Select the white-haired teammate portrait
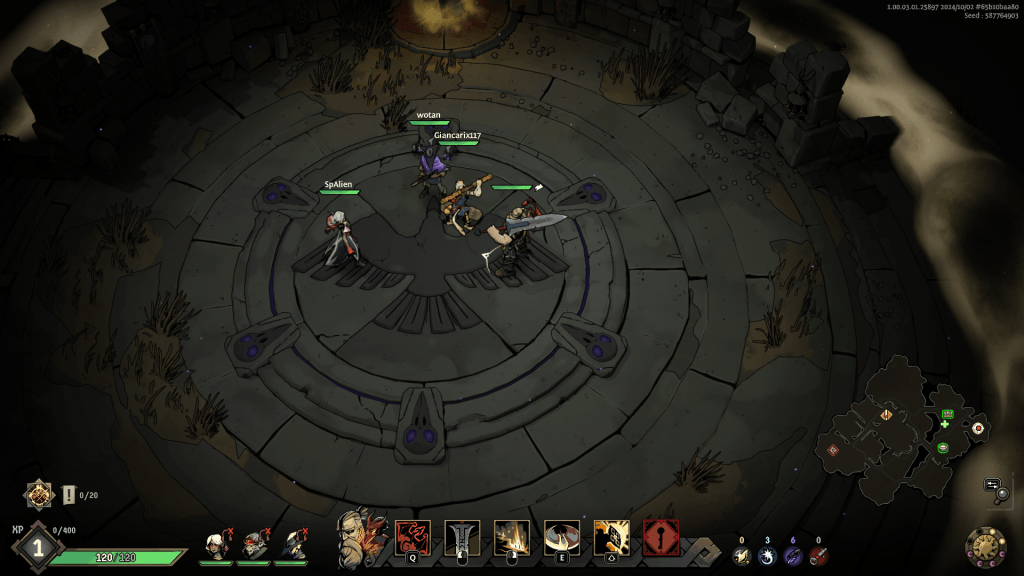Viewport: 1024px width, 576px height. pyautogui.click(x=214, y=544)
